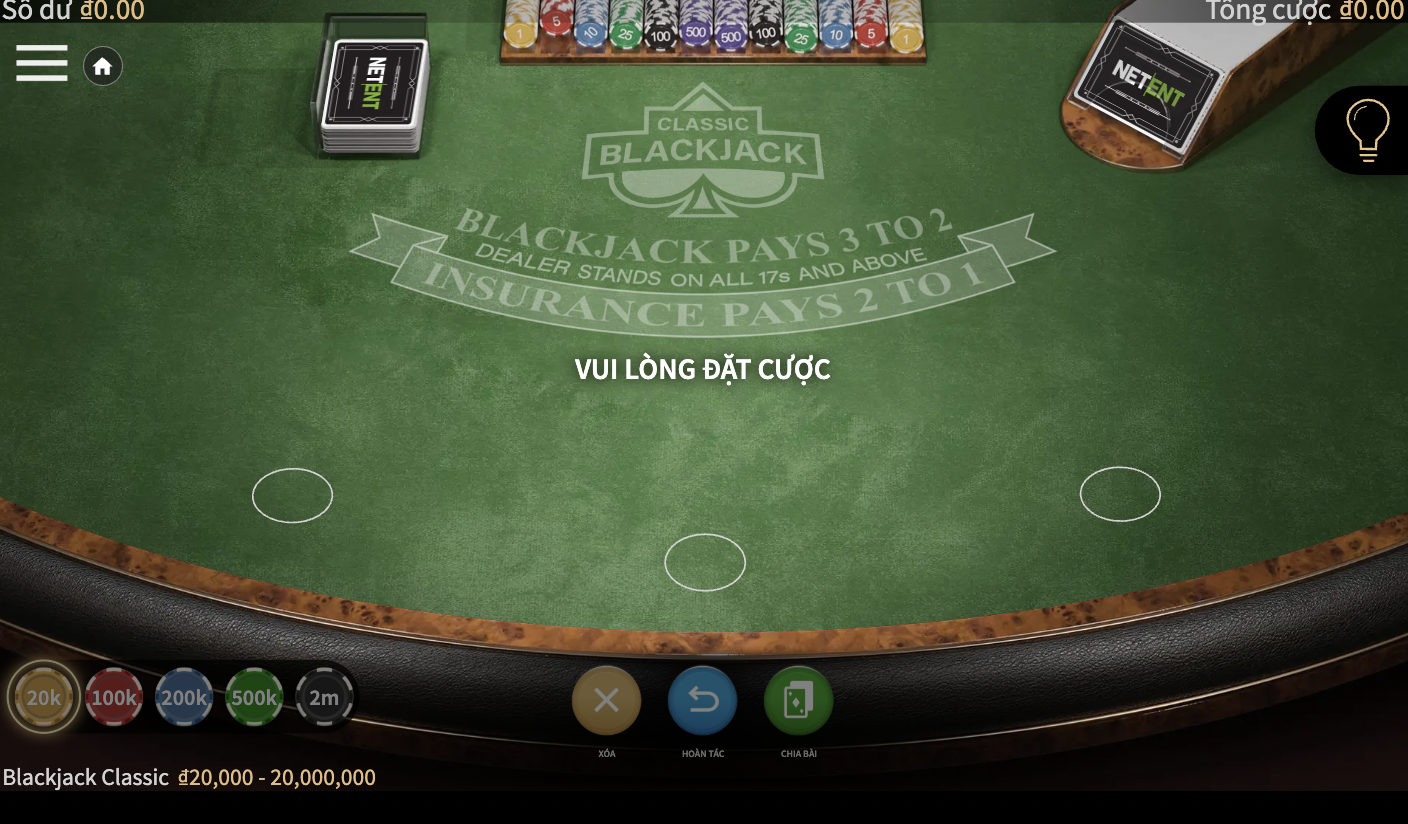This screenshot has height=824, width=1408.
Task: Go to the home screen
Action: (x=102, y=67)
